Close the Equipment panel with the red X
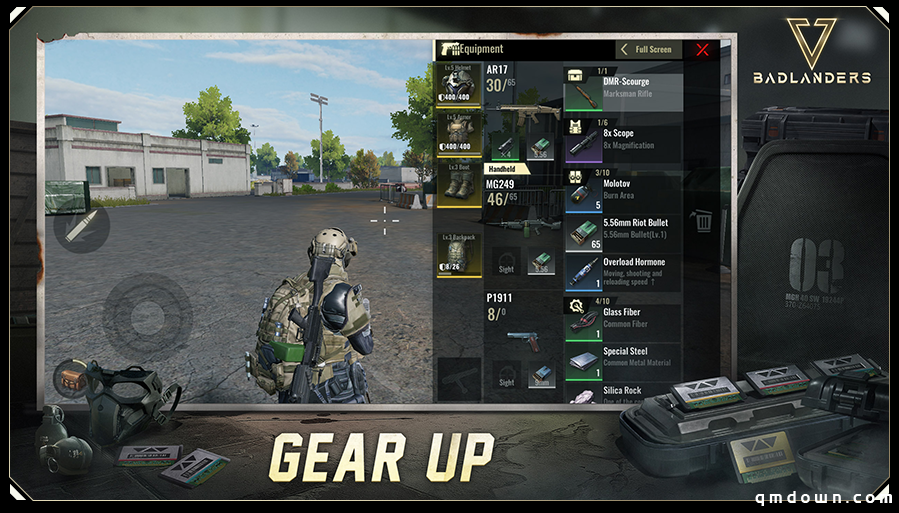Image resolution: width=899 pixels, height=513 pixels. pyautogui.click(x=702, y=49)
